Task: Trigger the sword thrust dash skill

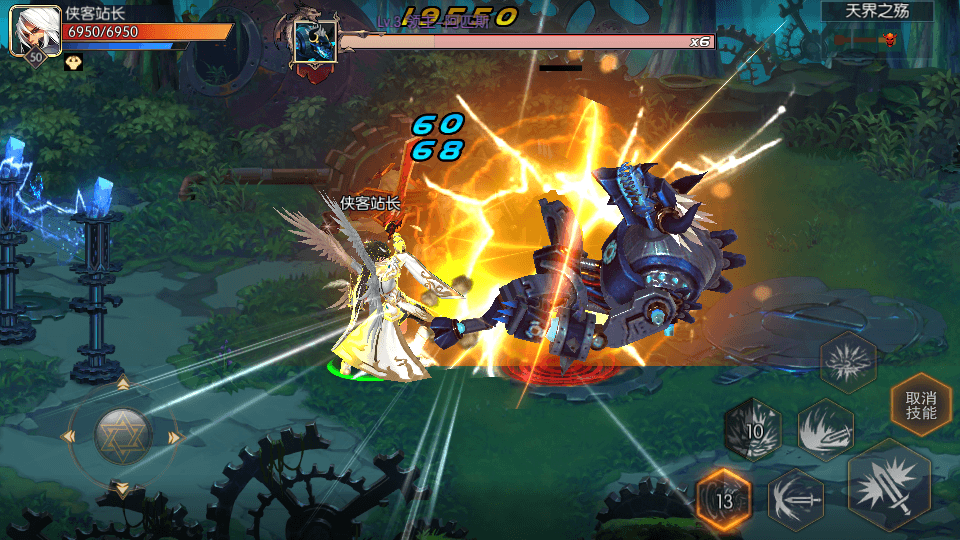Action: 796,497
